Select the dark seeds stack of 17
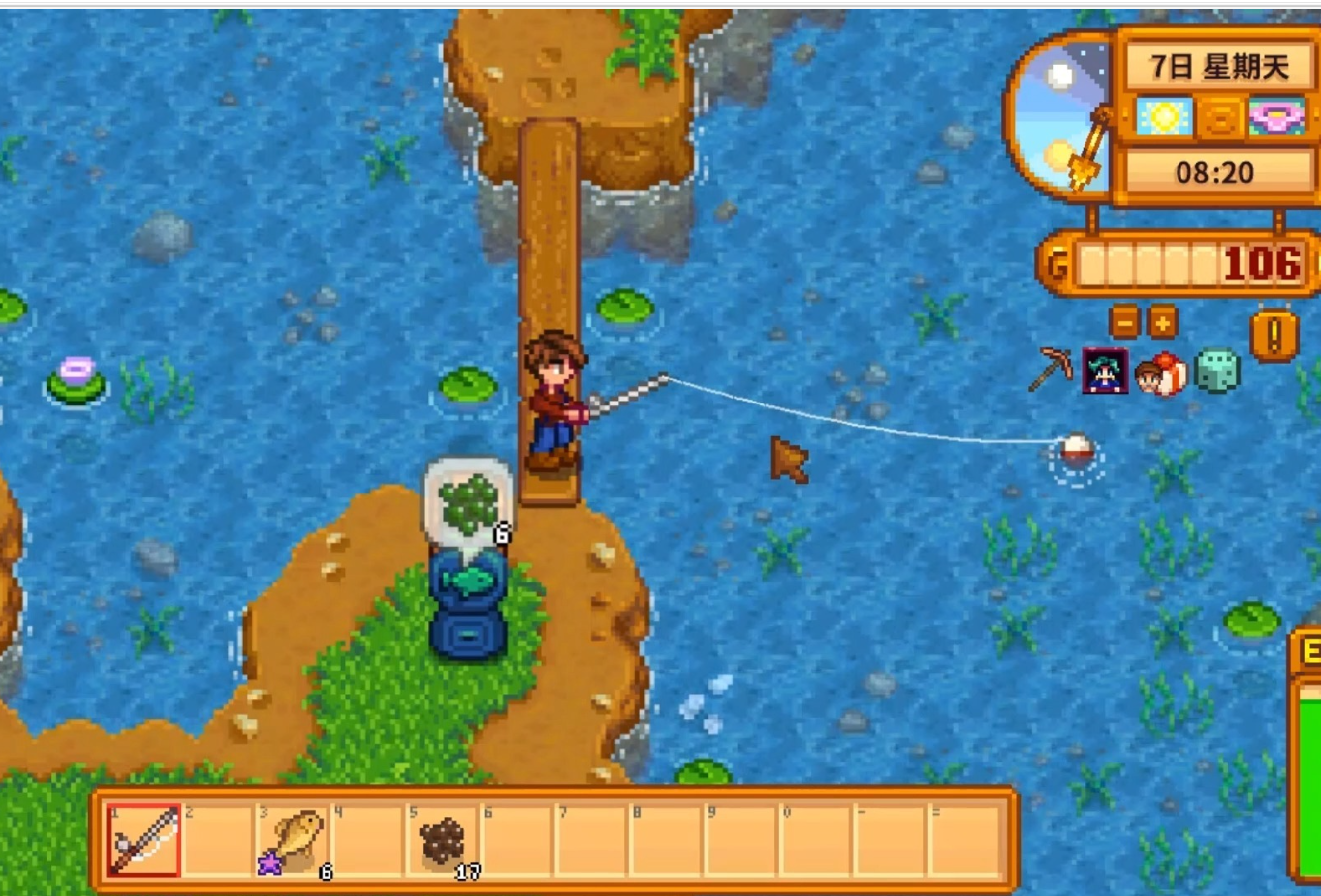 pos(442,840)
